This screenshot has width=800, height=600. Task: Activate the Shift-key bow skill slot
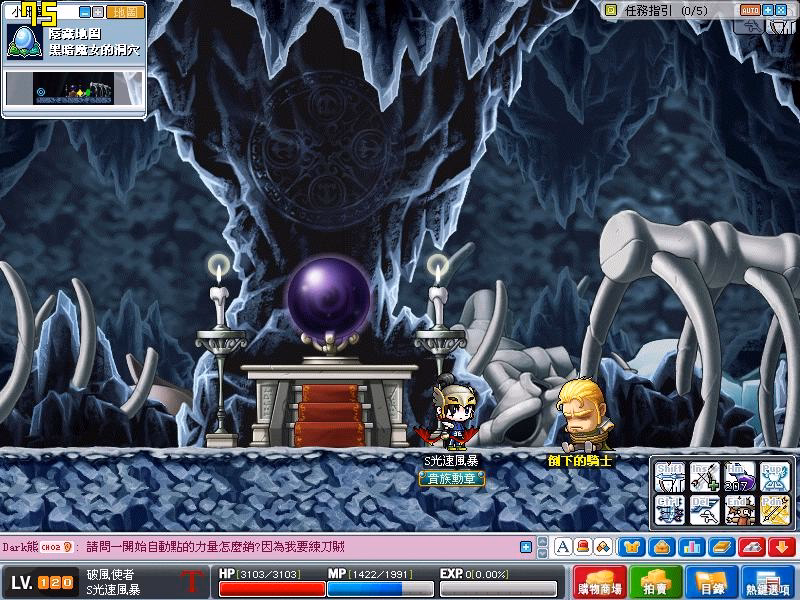(x=671, y=476)
